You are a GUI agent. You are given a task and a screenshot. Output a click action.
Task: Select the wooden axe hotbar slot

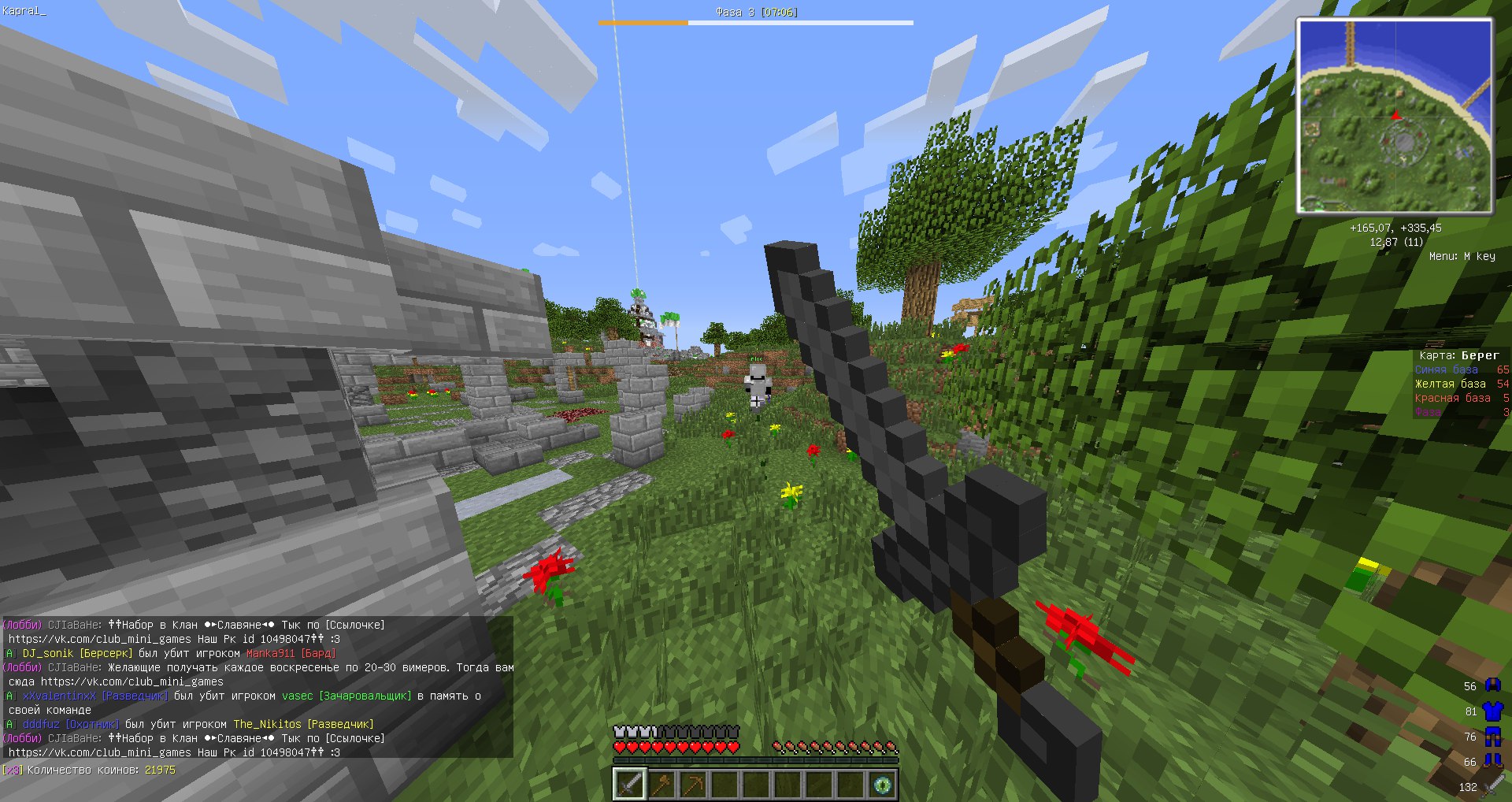pos(661,785)
